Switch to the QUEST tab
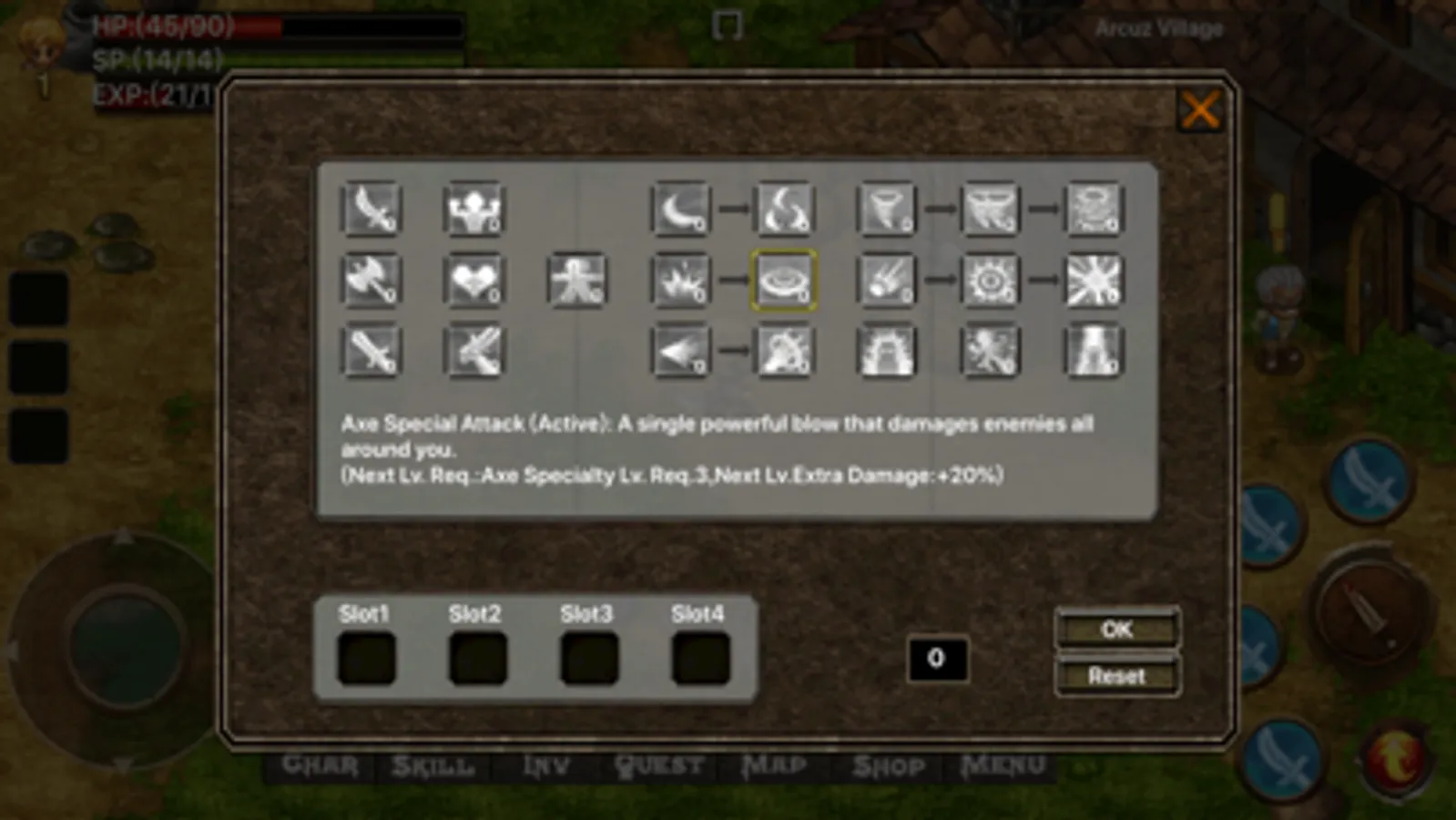The height and width of the screenshot is (820, 1456). click(660, 764)
